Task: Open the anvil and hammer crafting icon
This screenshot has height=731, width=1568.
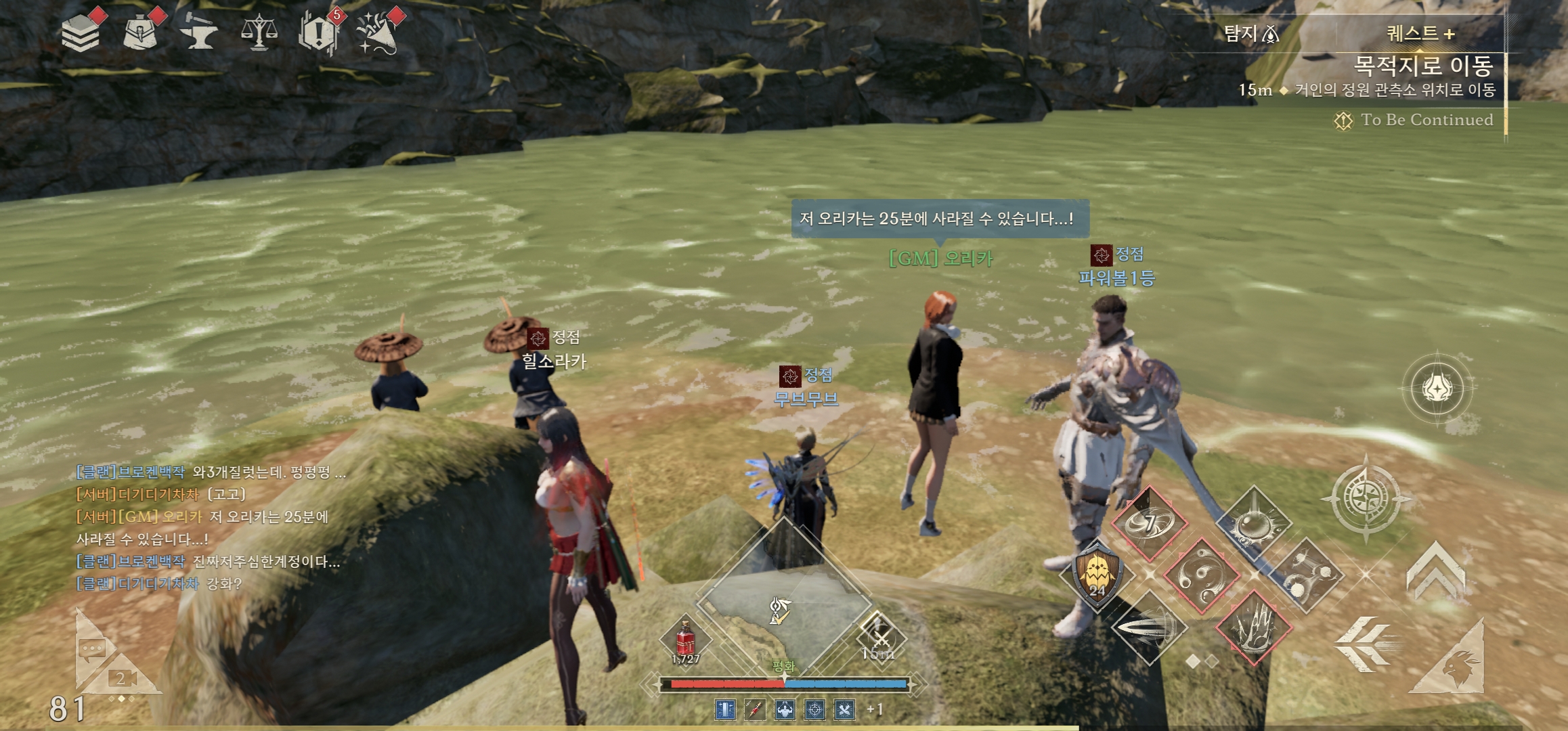Action: tap(200, 34)
